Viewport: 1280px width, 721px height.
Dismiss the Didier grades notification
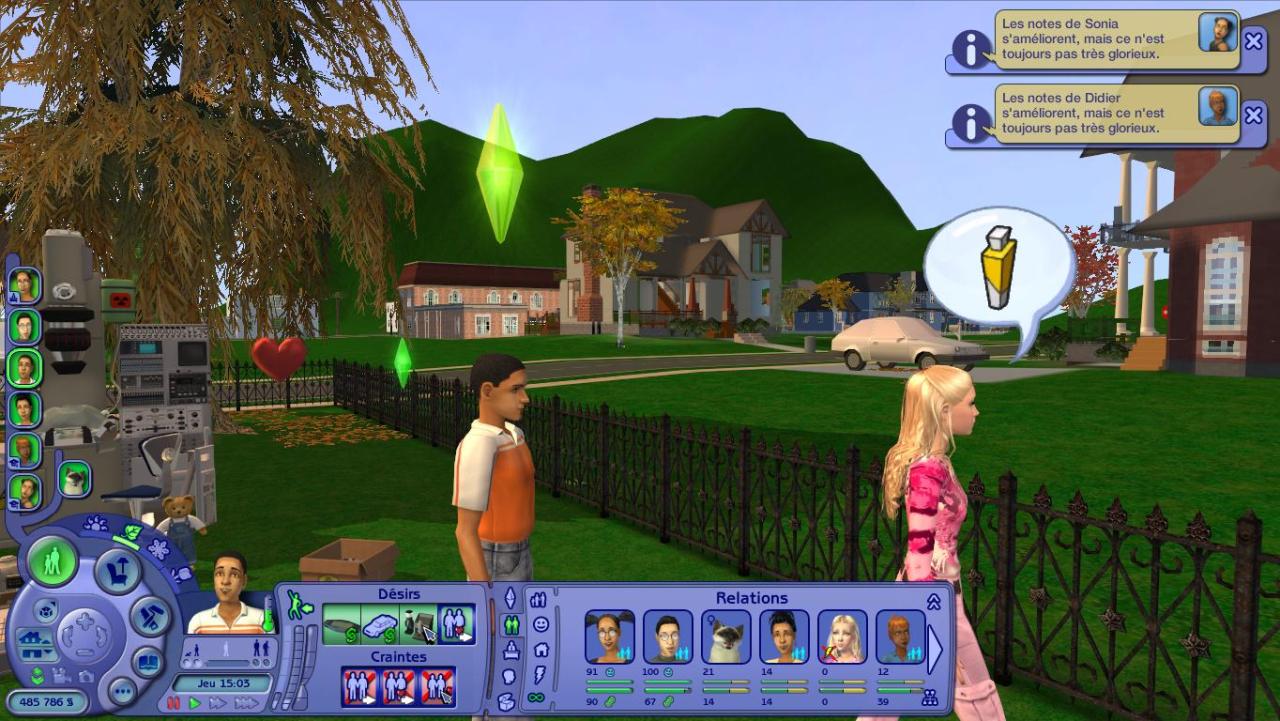pos(1253,115)
